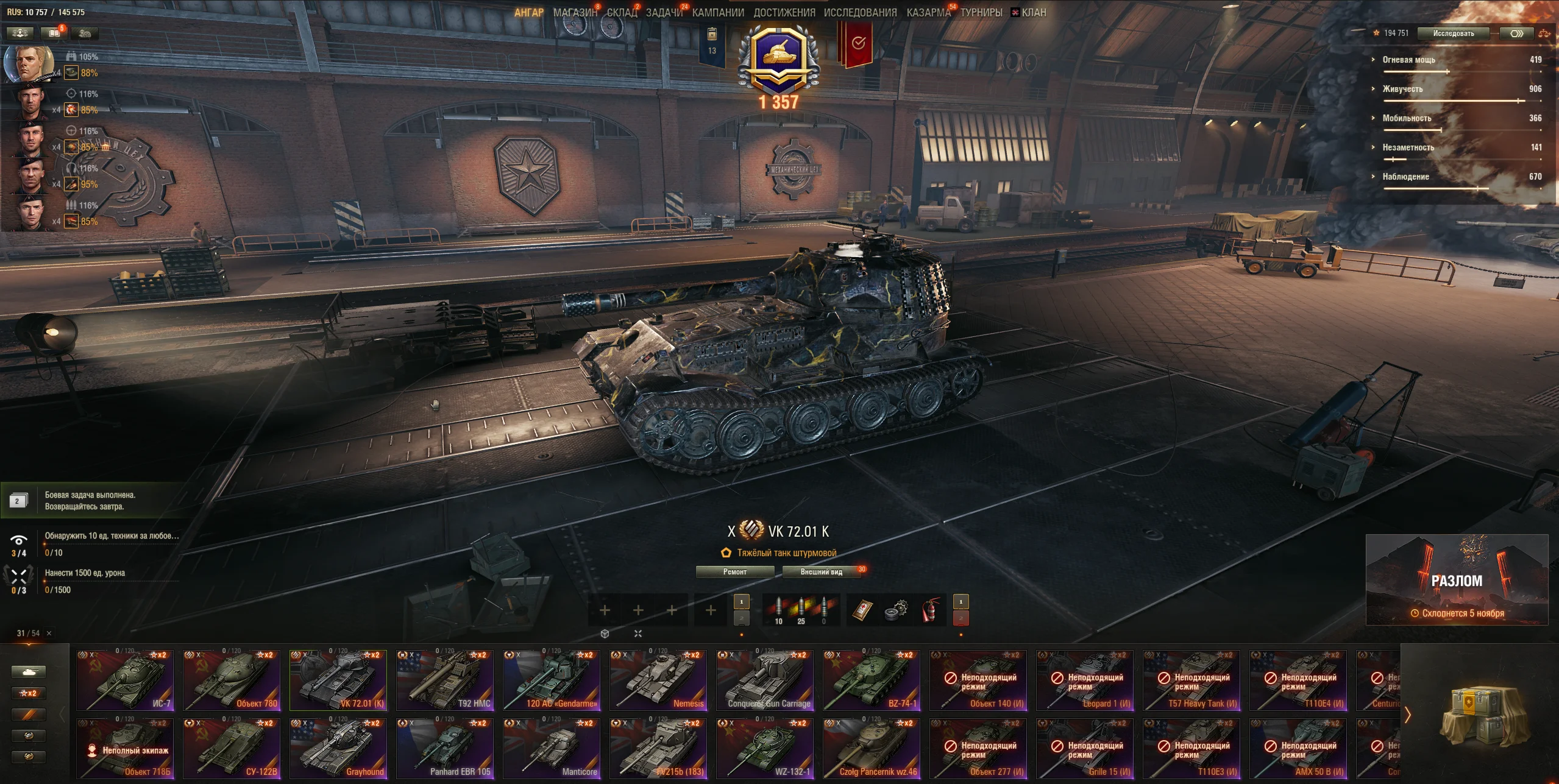Select the ИС-7 tank in carousel
Image resolution: width=1559 pixels, height=784 pixels.
tap(125, 680)
